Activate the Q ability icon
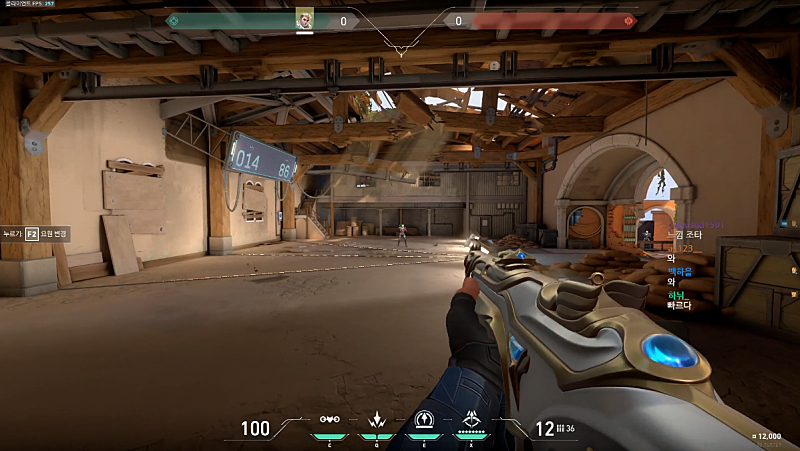The height and width of the screenshot is (451, 800). coord(377,420)
